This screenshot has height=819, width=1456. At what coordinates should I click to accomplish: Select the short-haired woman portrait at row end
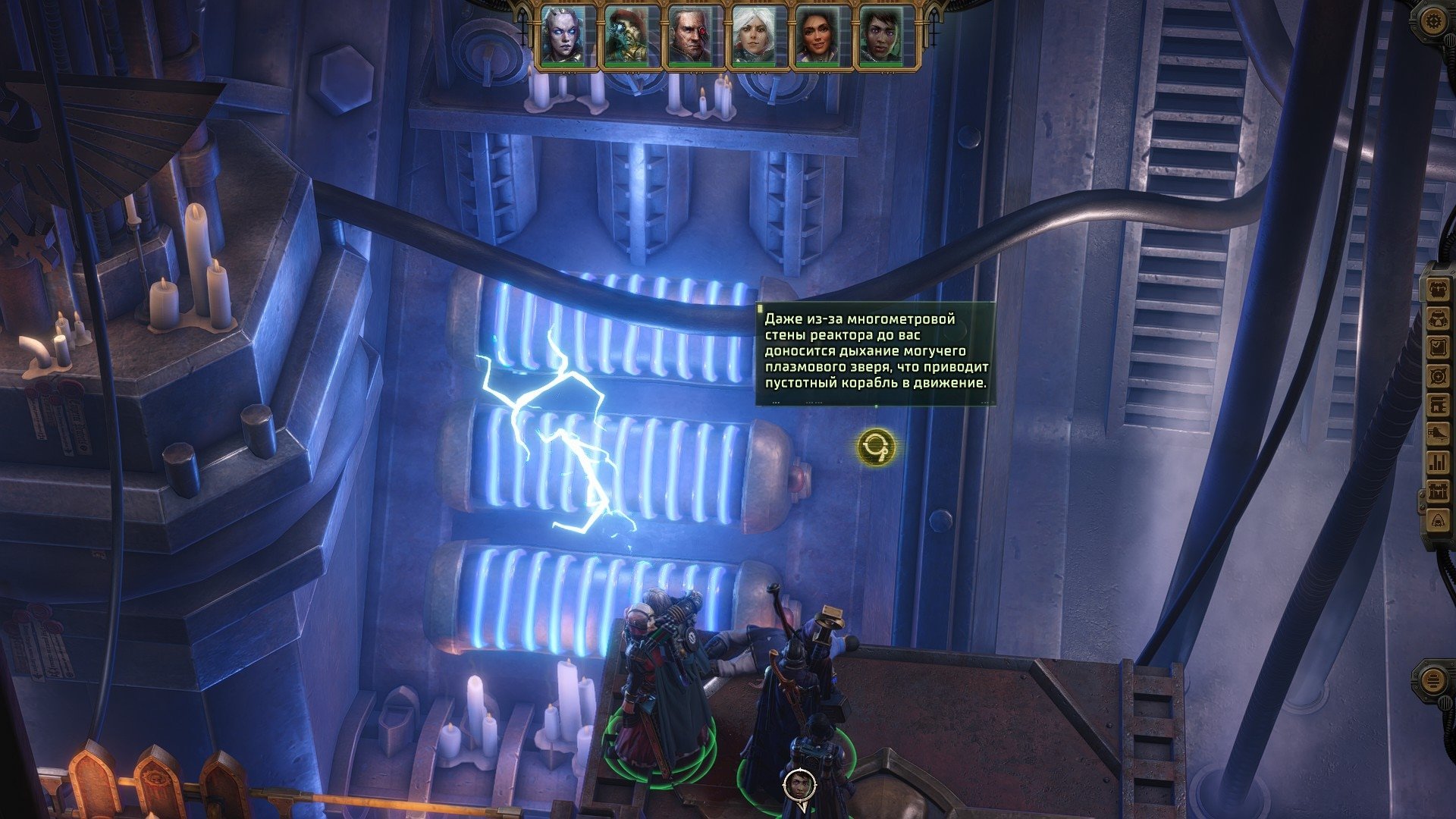[x=880, y=36]
